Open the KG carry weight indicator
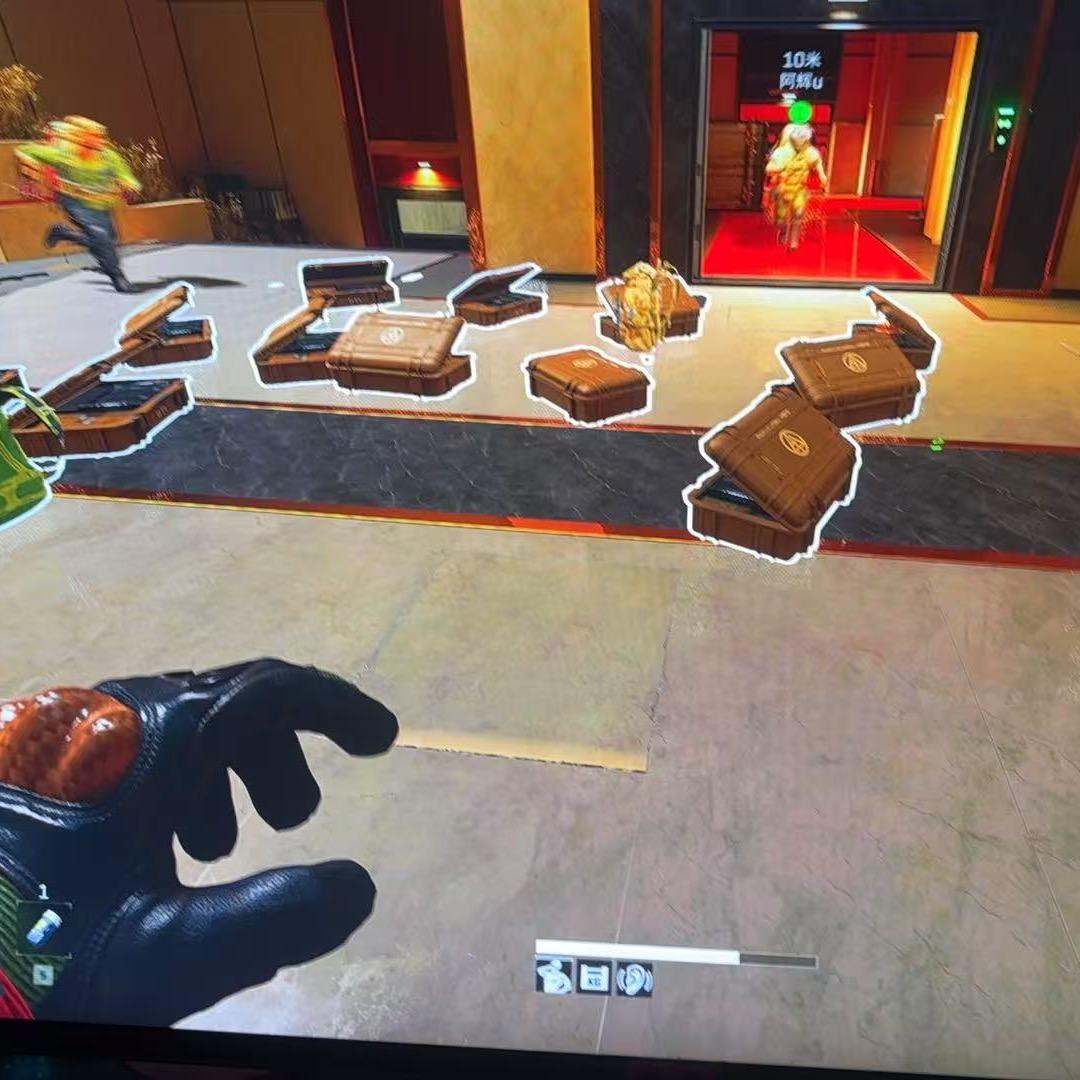This screenshot has height=1080, width=1080. point(594,977)
